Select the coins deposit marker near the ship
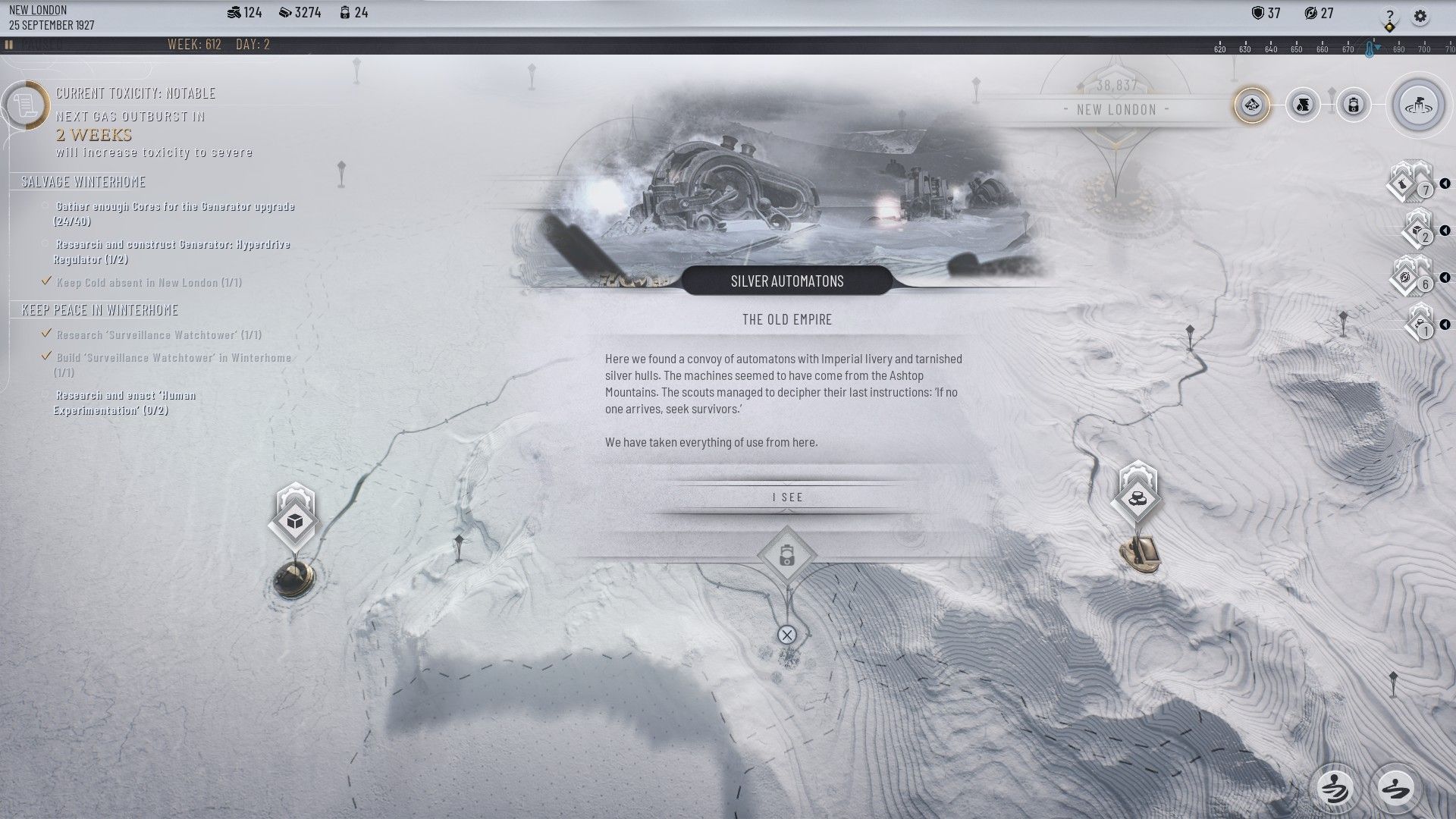Viewport: 1456px width, 819px height. pos(1137,497)
